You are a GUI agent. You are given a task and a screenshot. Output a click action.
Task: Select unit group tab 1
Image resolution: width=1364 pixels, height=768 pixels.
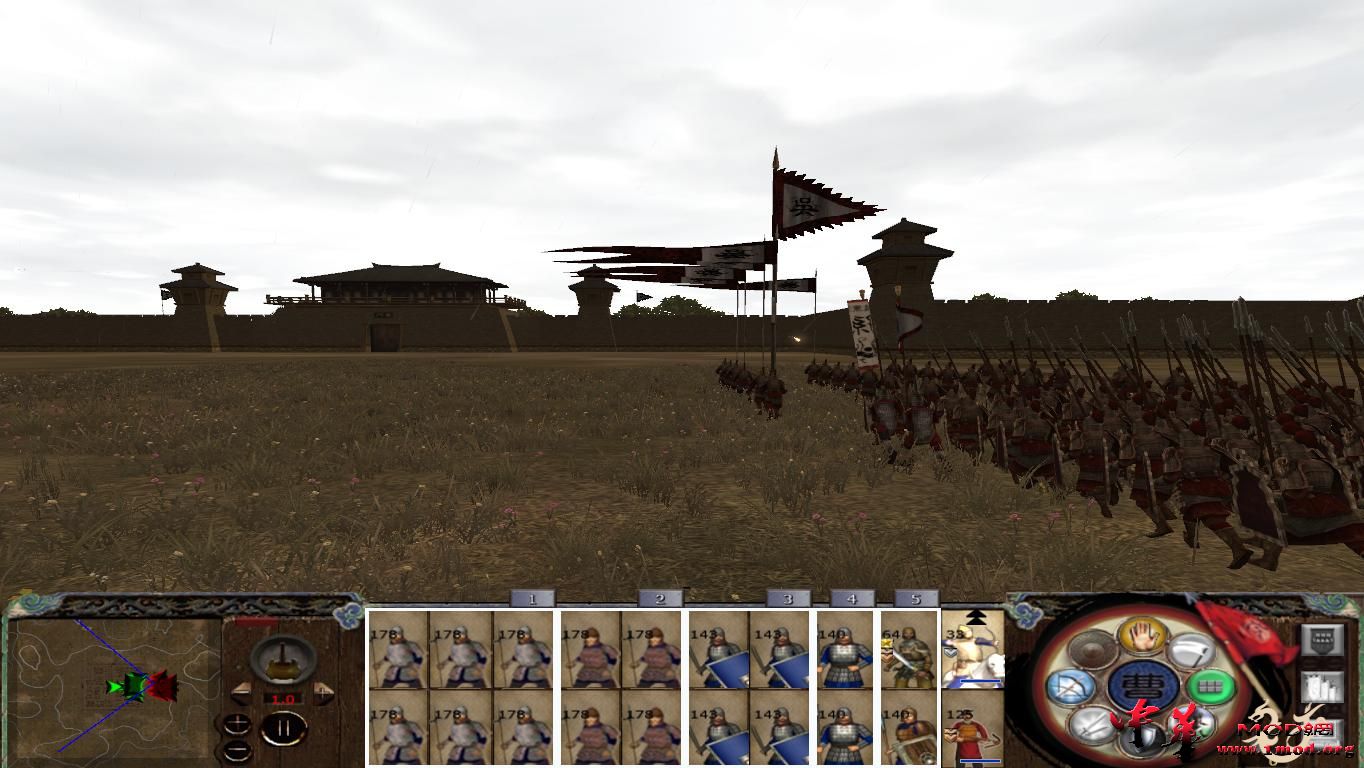point(530,599)
